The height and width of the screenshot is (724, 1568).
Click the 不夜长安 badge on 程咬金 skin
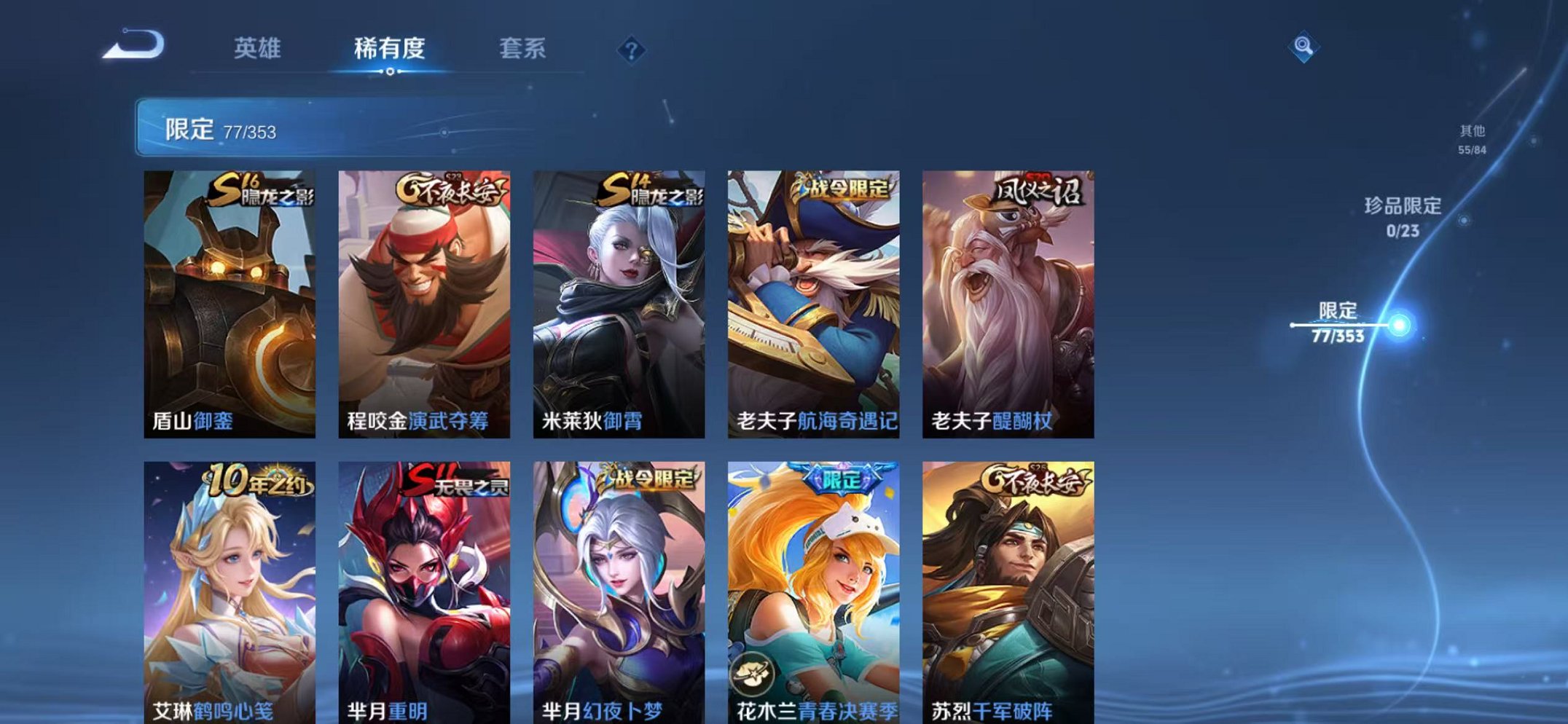coord(446,189)
